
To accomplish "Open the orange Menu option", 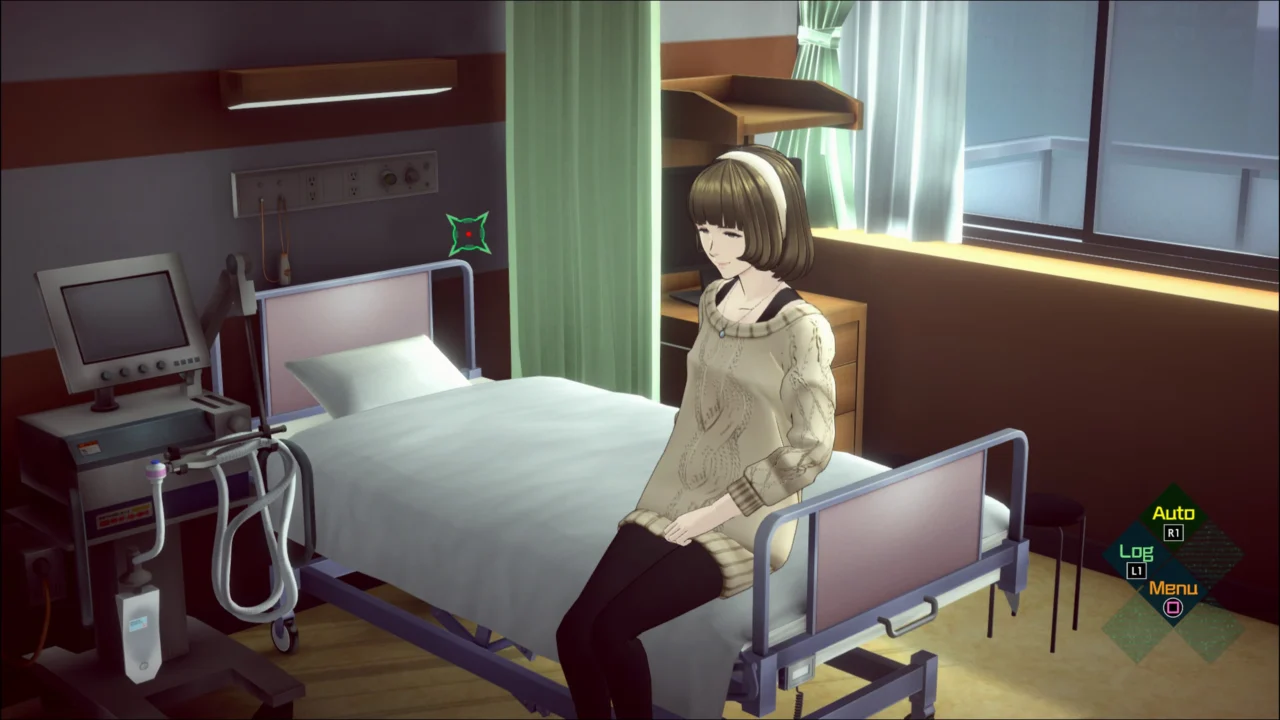I will pyautogui.click(x=1173, y=589).
